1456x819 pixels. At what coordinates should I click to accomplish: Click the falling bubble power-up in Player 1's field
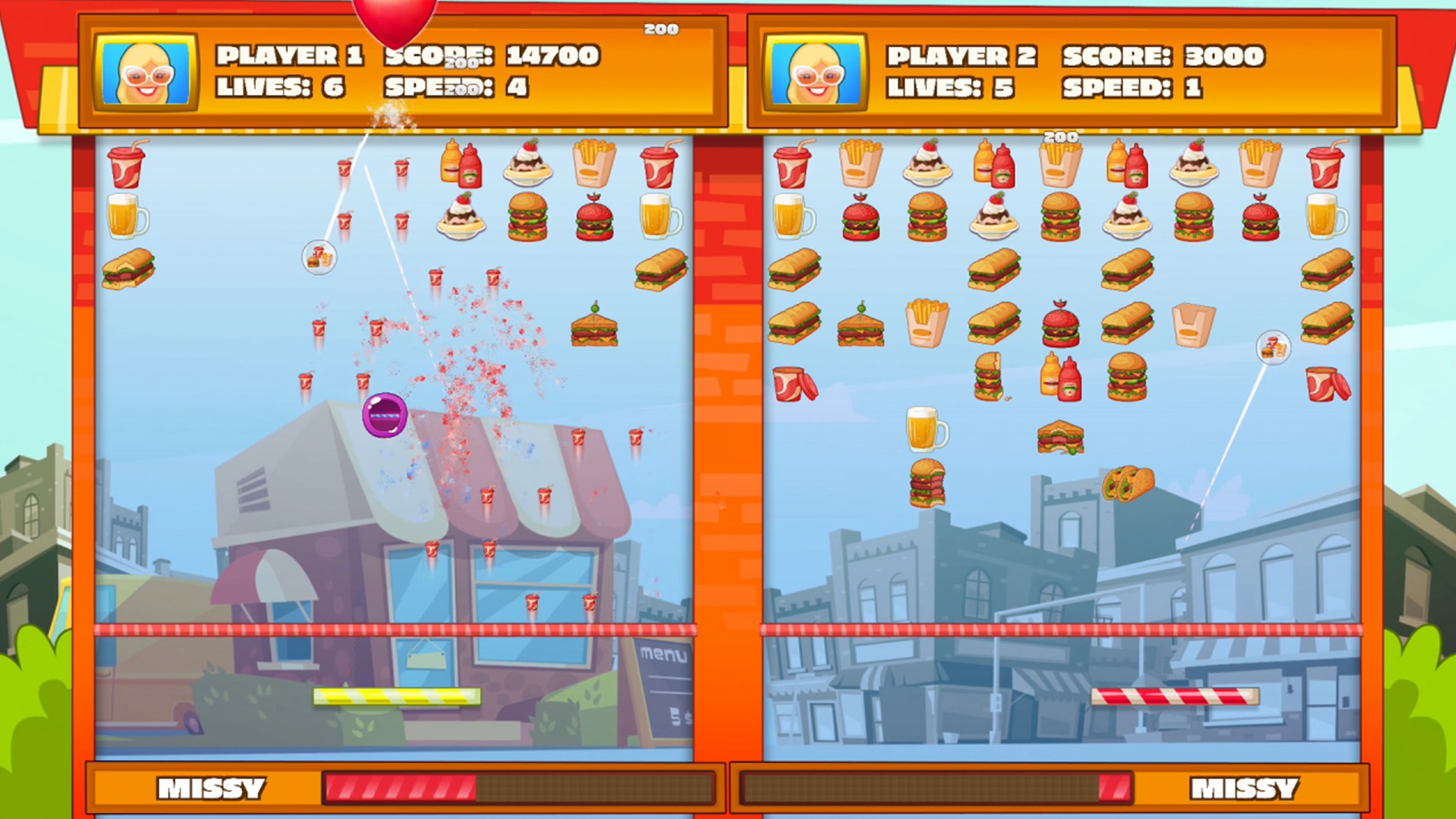click(x=319, y=257)
